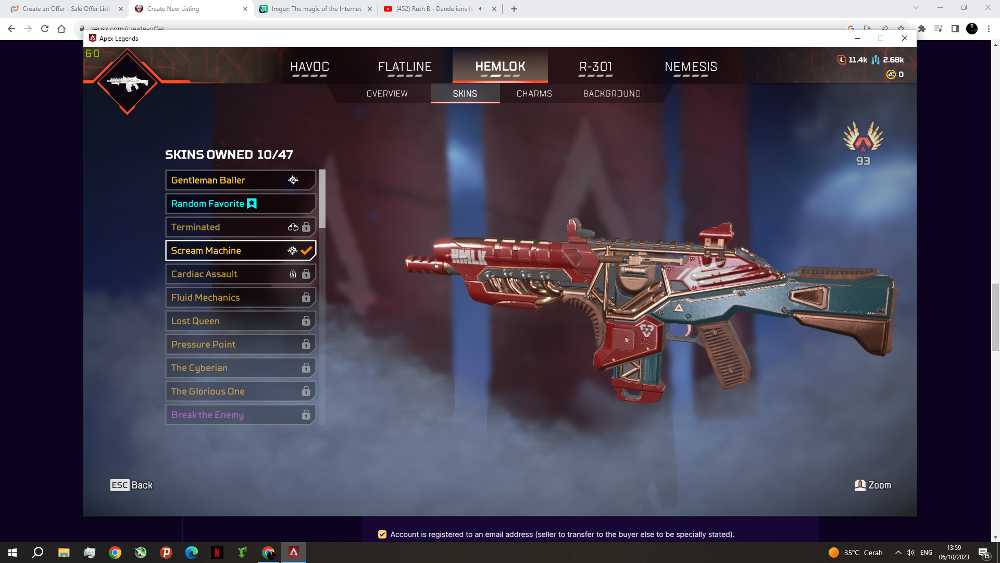Switch to the HAVOC weapon tab
The width and height of the screenshot is (1000, 563).
point(309,67)
